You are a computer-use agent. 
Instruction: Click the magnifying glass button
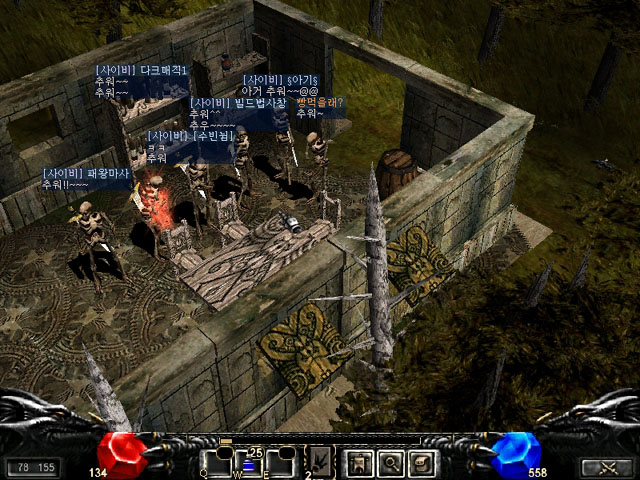tap(391, 463)
